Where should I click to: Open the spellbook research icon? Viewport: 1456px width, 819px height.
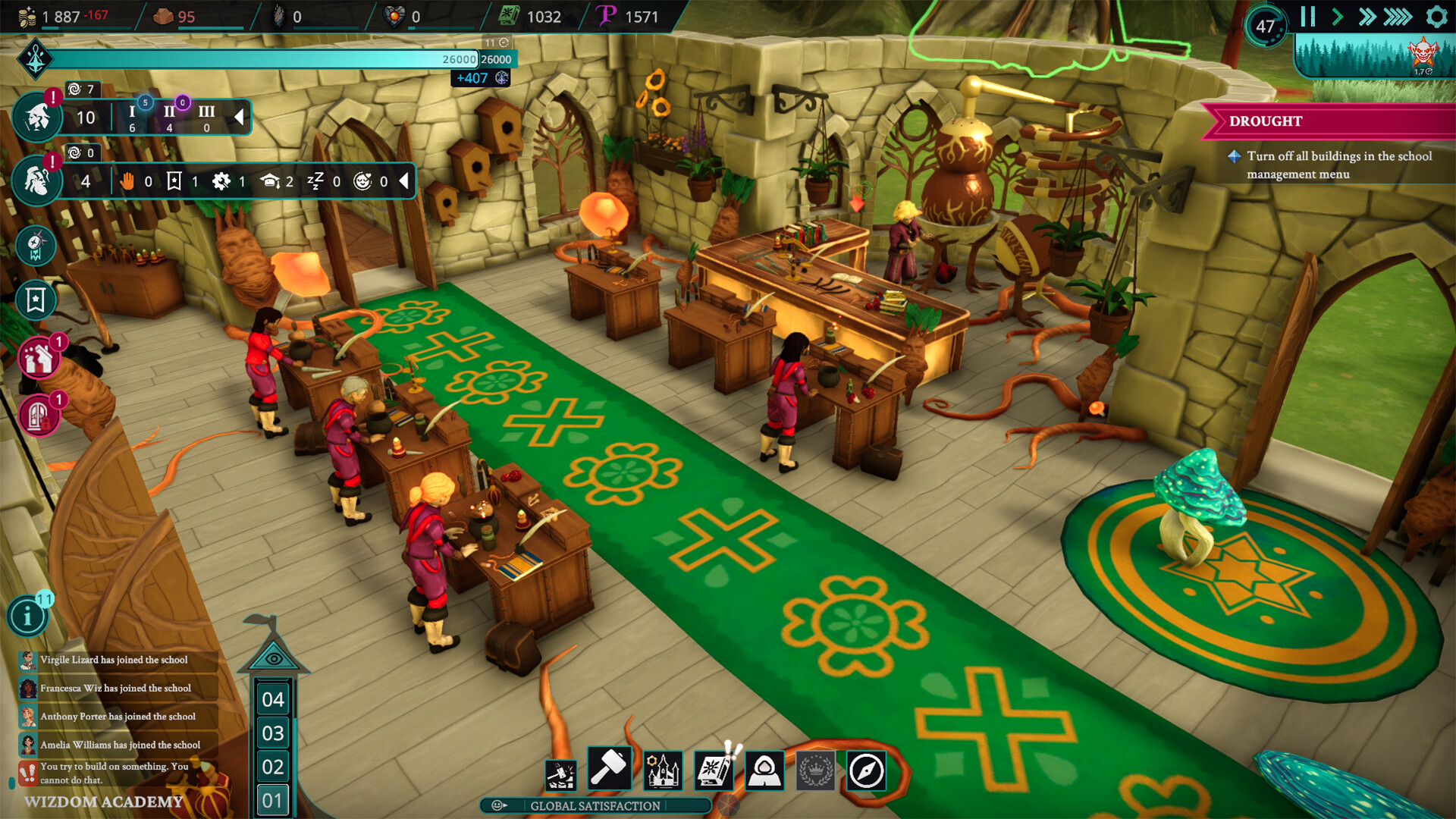point(714,768)
